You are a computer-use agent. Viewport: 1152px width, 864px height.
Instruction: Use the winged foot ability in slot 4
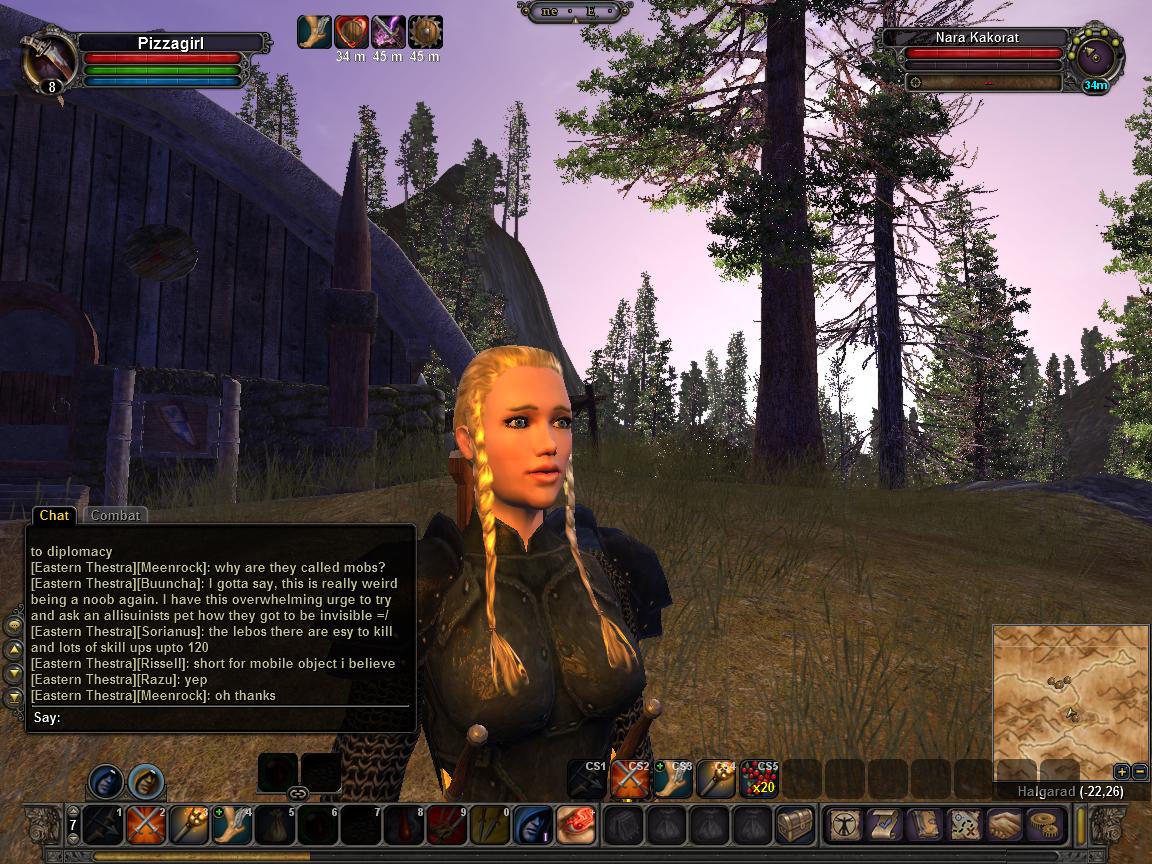click(232, 825)
